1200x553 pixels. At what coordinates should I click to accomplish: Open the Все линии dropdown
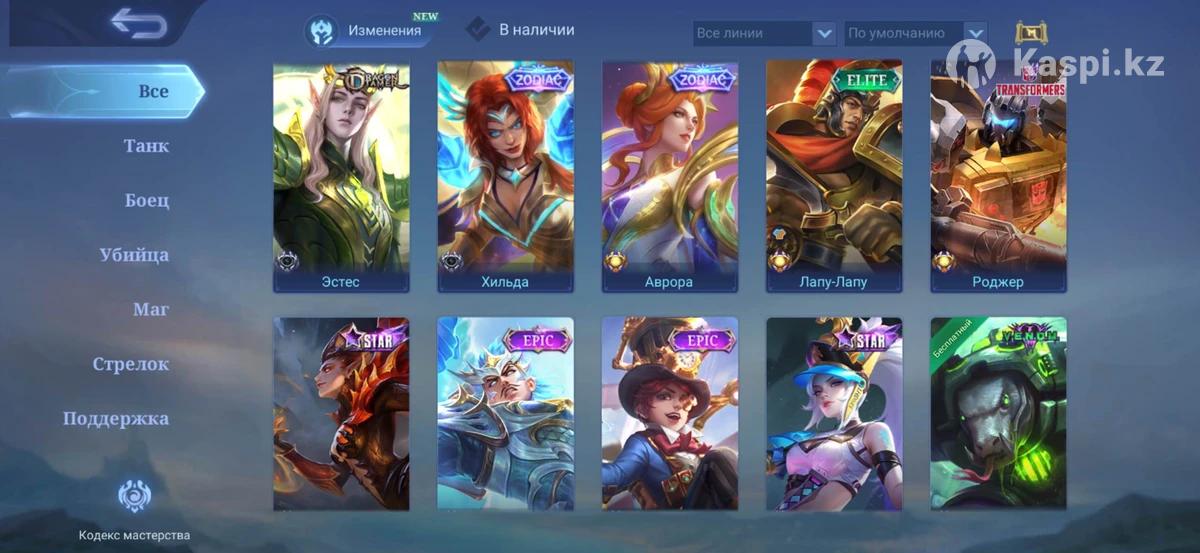point(764,33)
